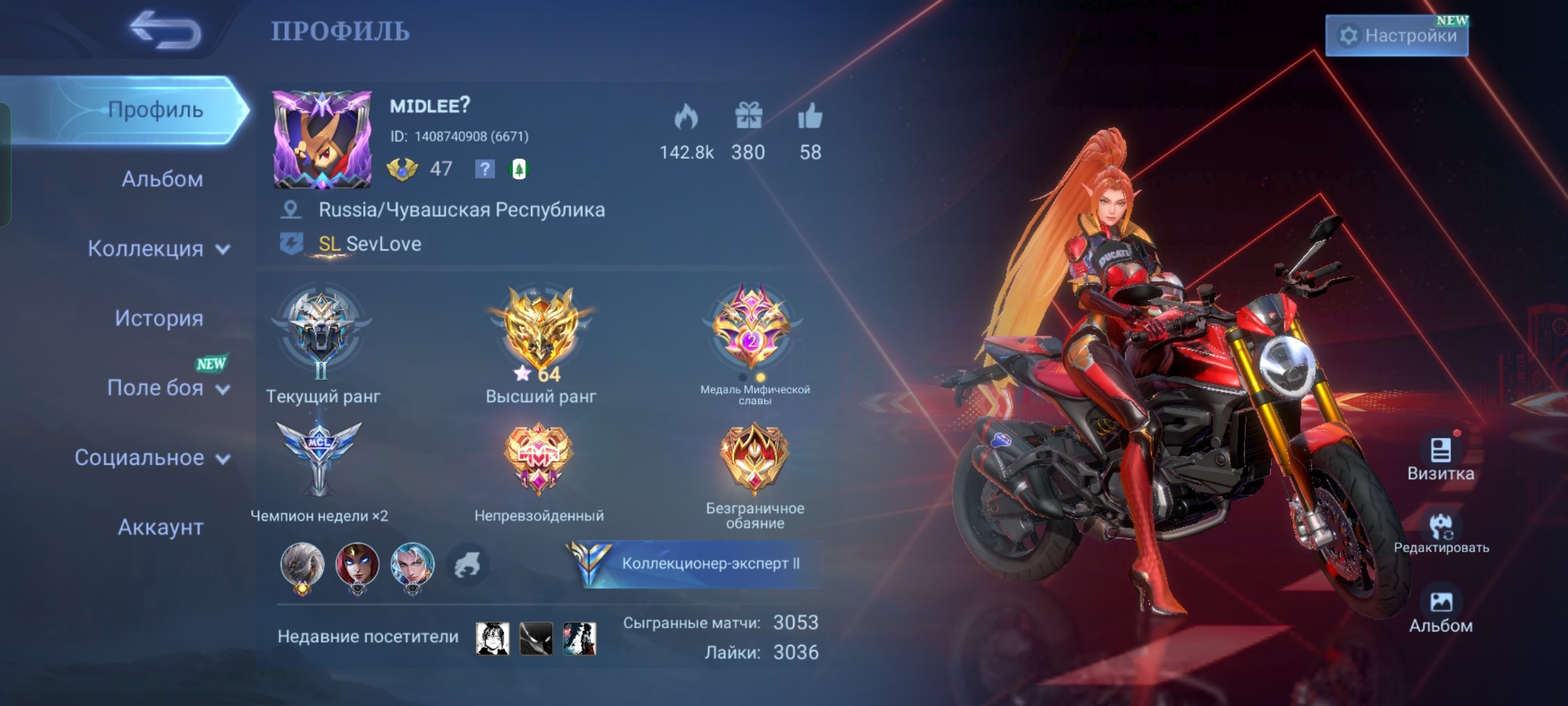Viewport: 1568px width, 706px height.
Task: Expand the Поле боя menu
Action: [x=155, y=388]
